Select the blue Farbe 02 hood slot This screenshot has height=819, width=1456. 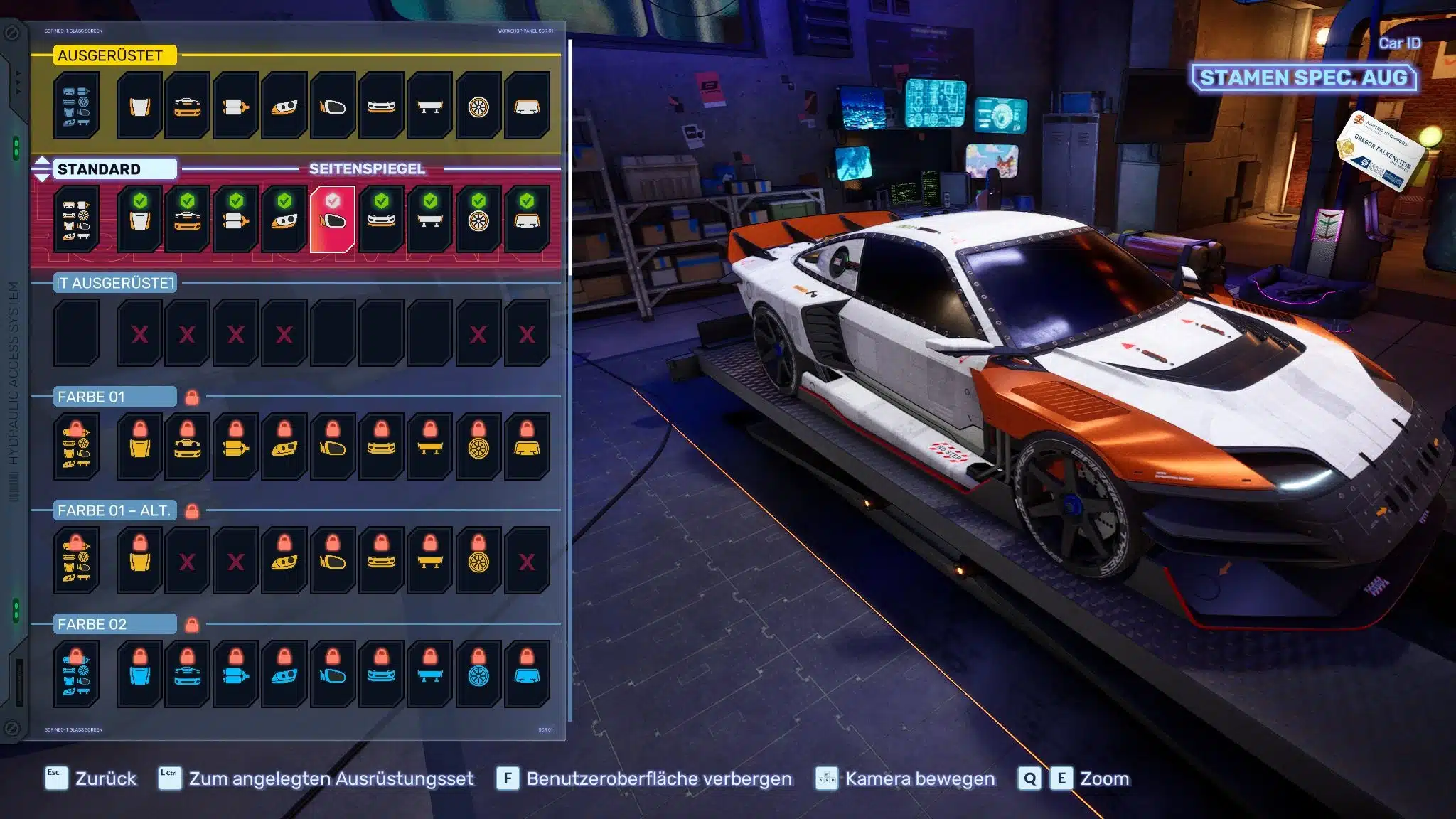click(140, 674)
